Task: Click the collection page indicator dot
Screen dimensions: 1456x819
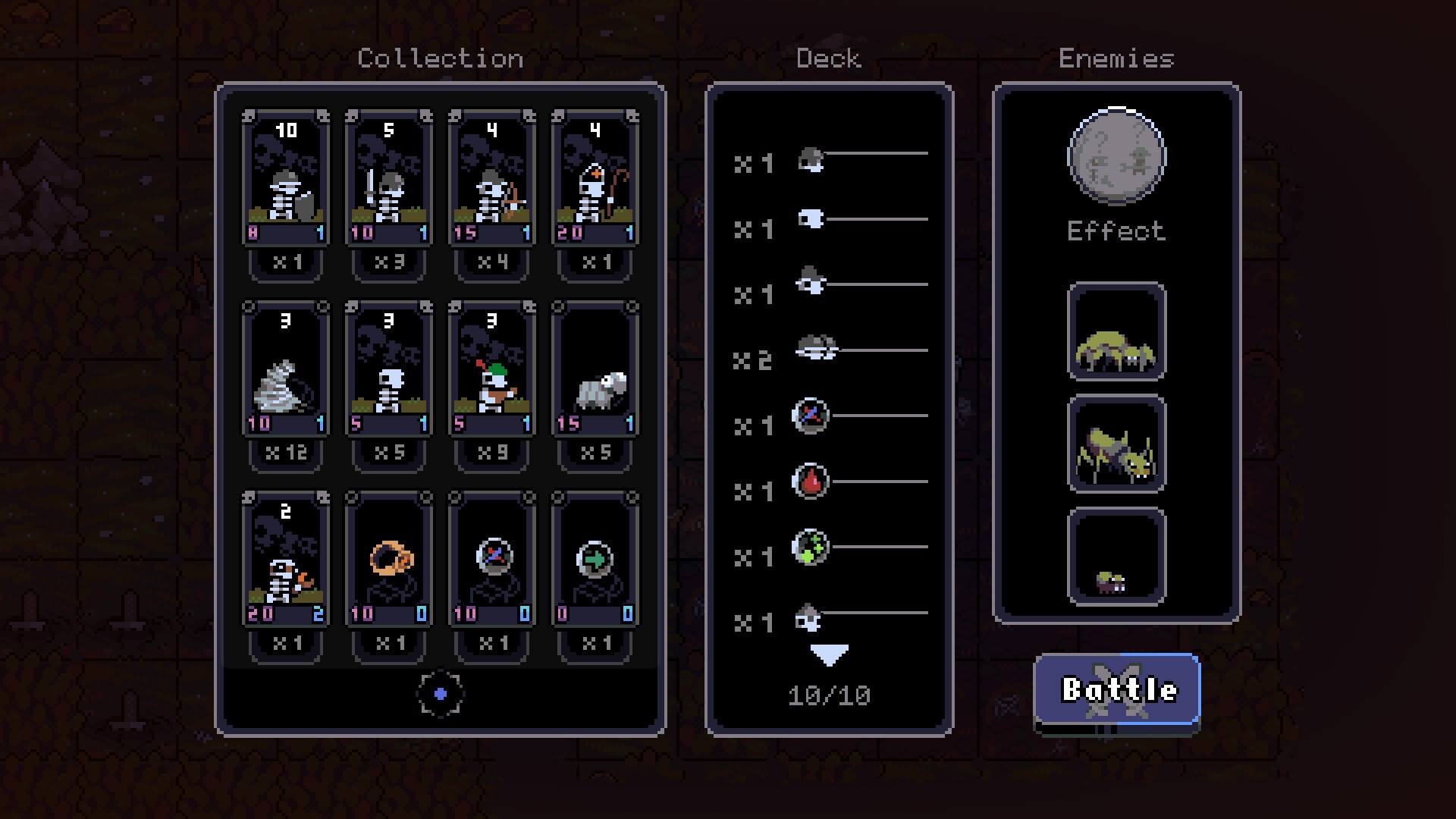Action: coord(441,694)
